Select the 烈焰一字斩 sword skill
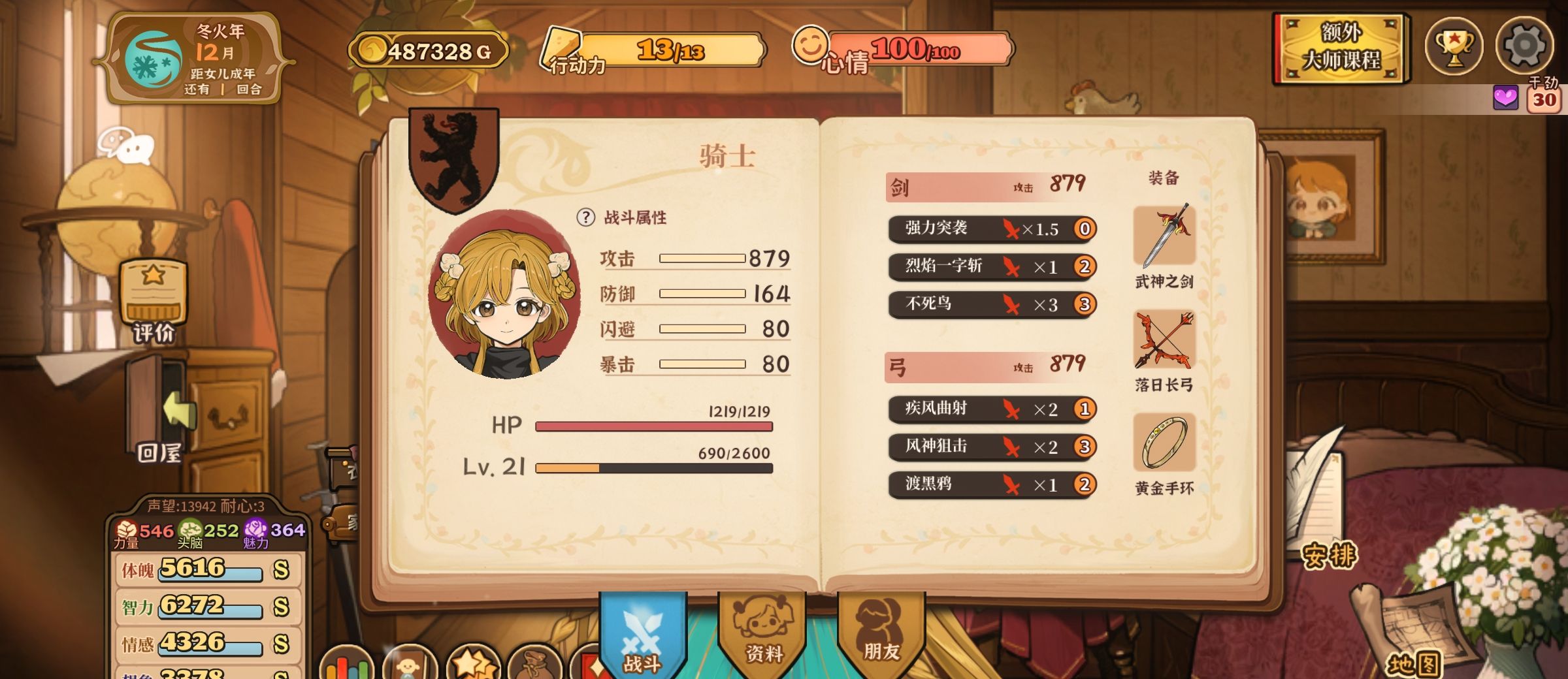The height and width of the screenshot is (679, 1568). (x=991, y=266)
